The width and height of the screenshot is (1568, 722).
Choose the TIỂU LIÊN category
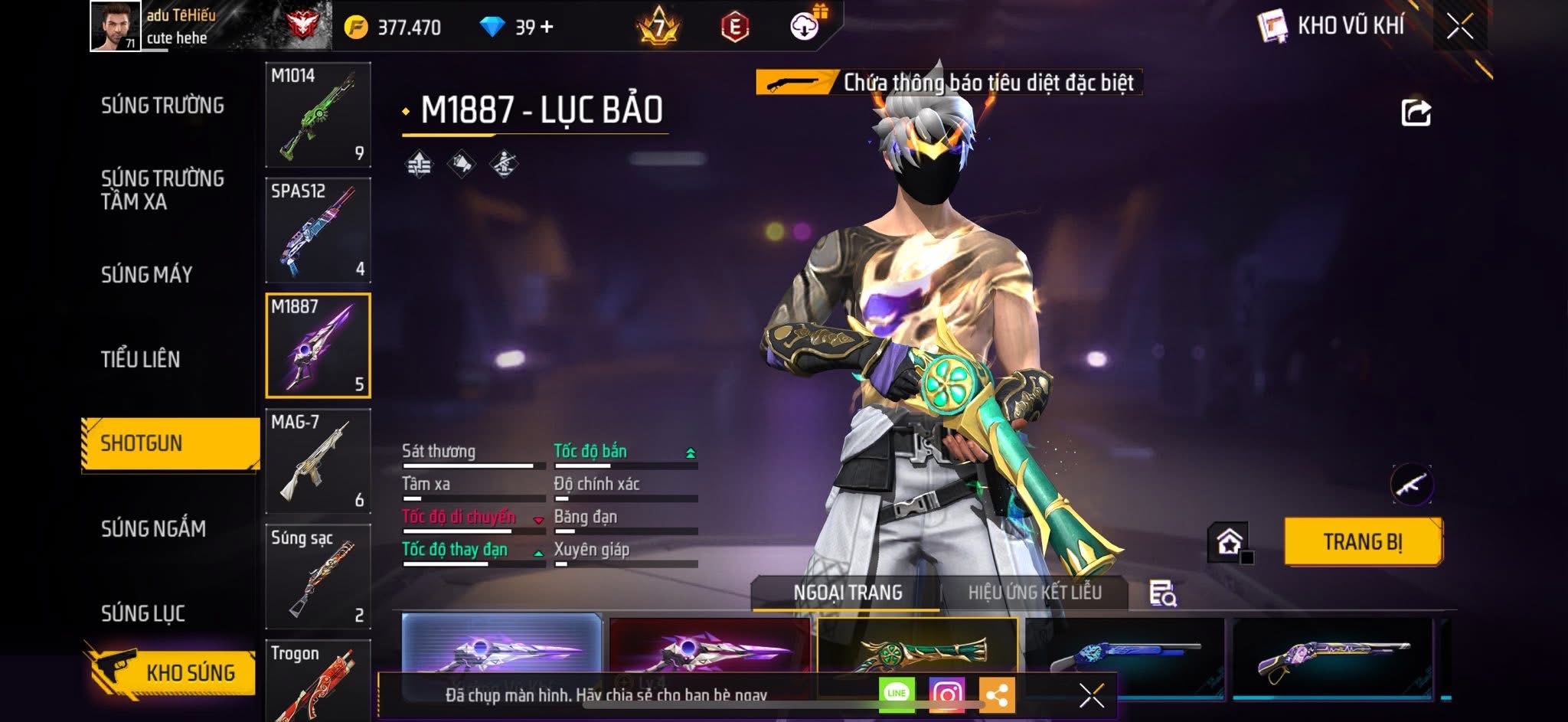coord(141,359)
